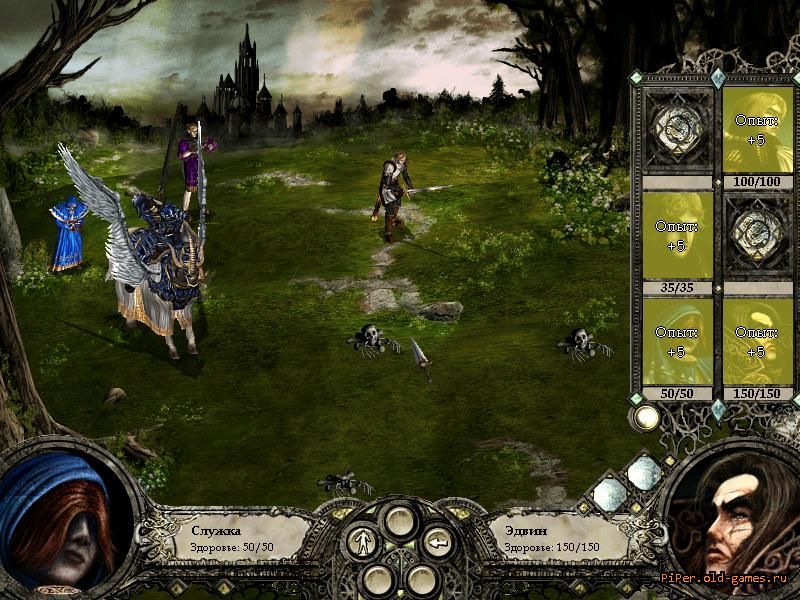Click the return arrow button in the control ring
Viewport: 800px width, 600px height.
pos(437,543)
